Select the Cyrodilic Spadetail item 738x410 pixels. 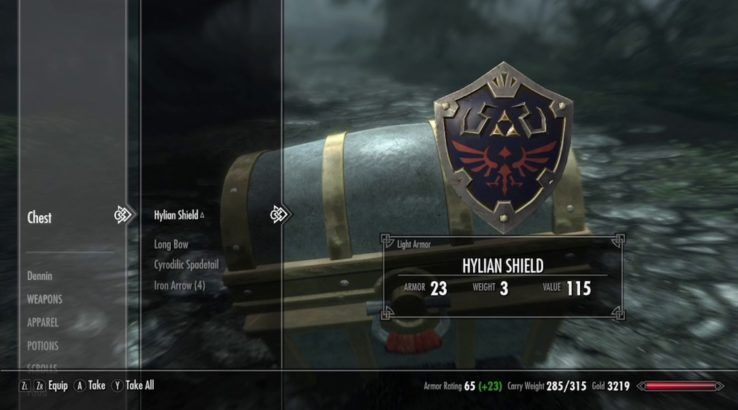pos(186,265)
